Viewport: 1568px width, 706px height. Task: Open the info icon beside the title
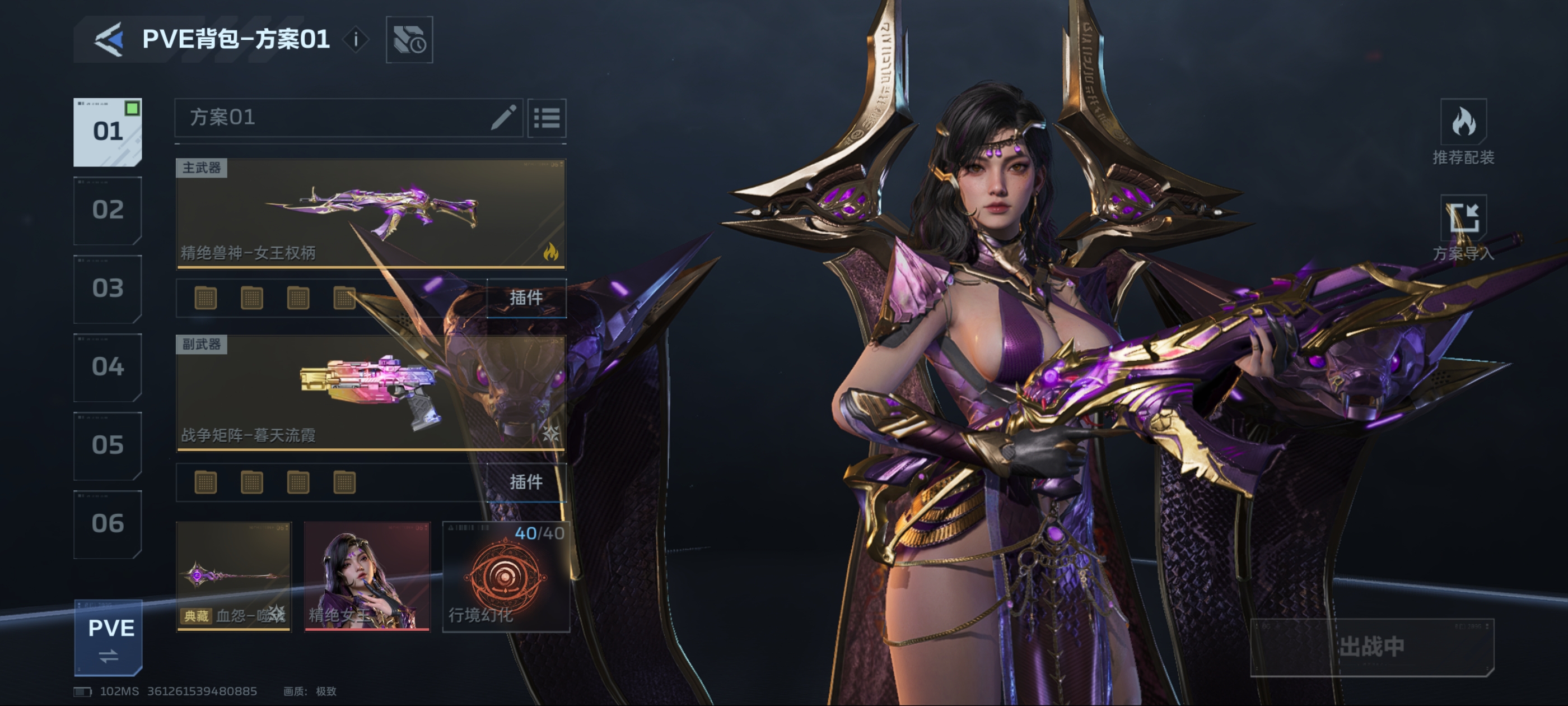356,40
